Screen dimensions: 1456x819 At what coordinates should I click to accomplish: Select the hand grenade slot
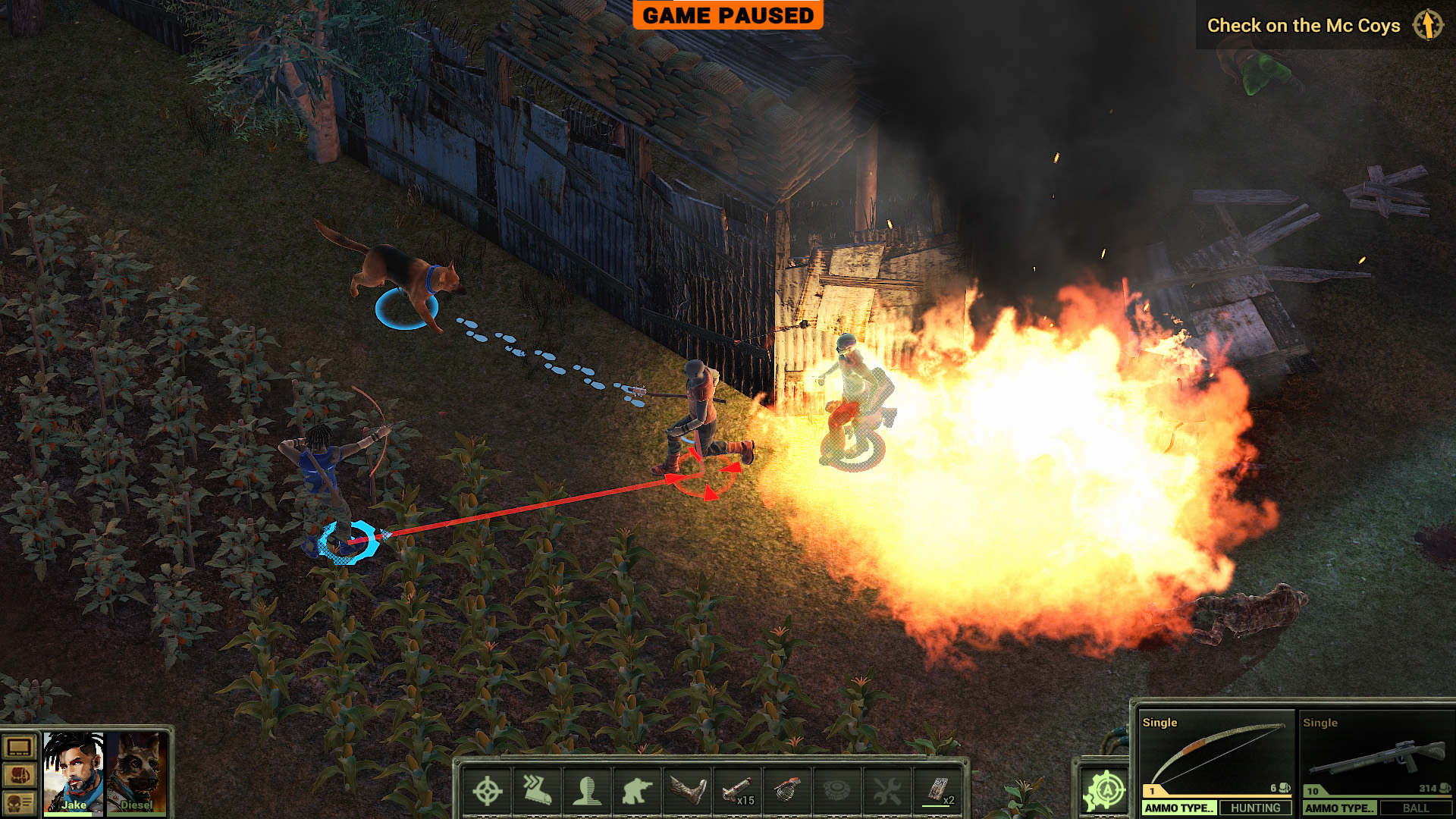(x=787, y=791)
